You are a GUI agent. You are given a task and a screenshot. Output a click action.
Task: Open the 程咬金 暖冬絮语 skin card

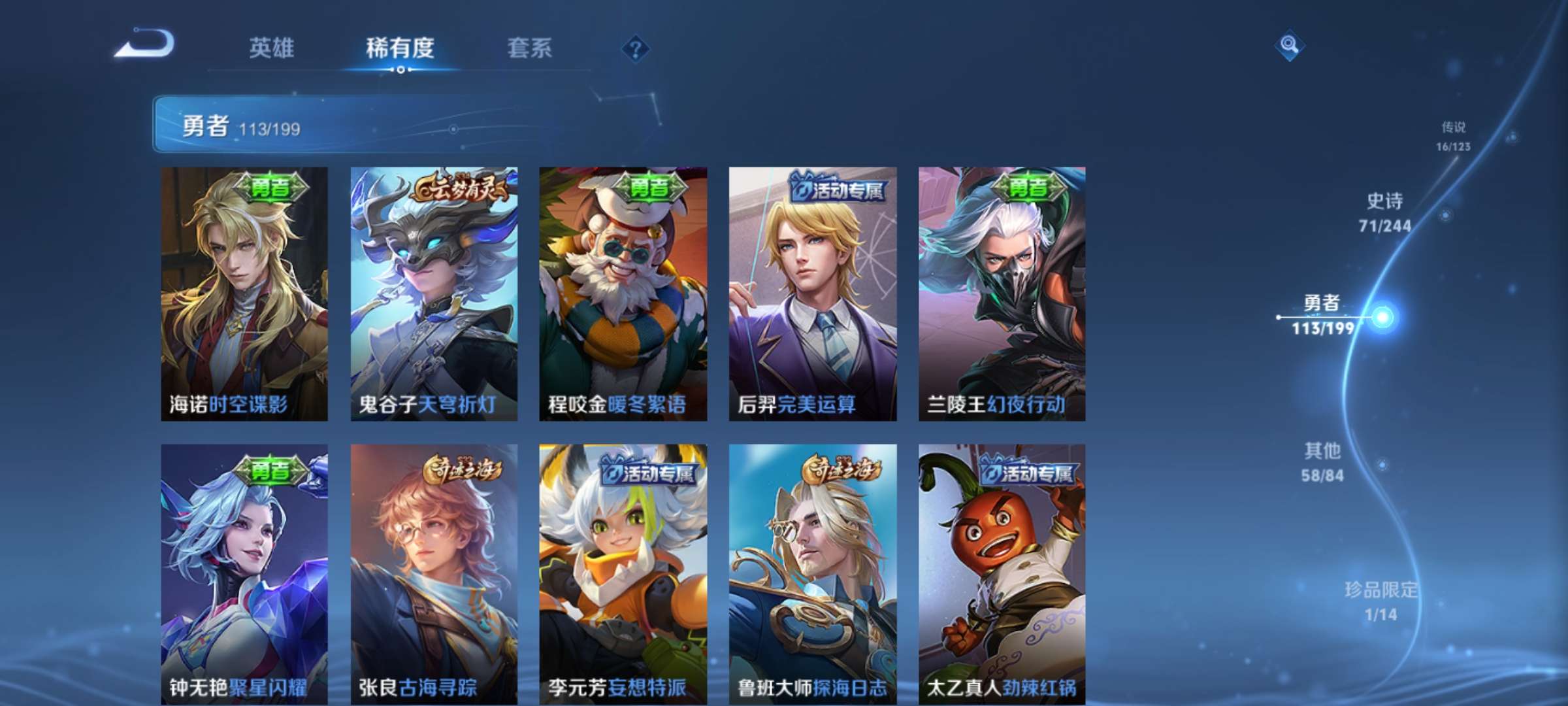(623, 294)
